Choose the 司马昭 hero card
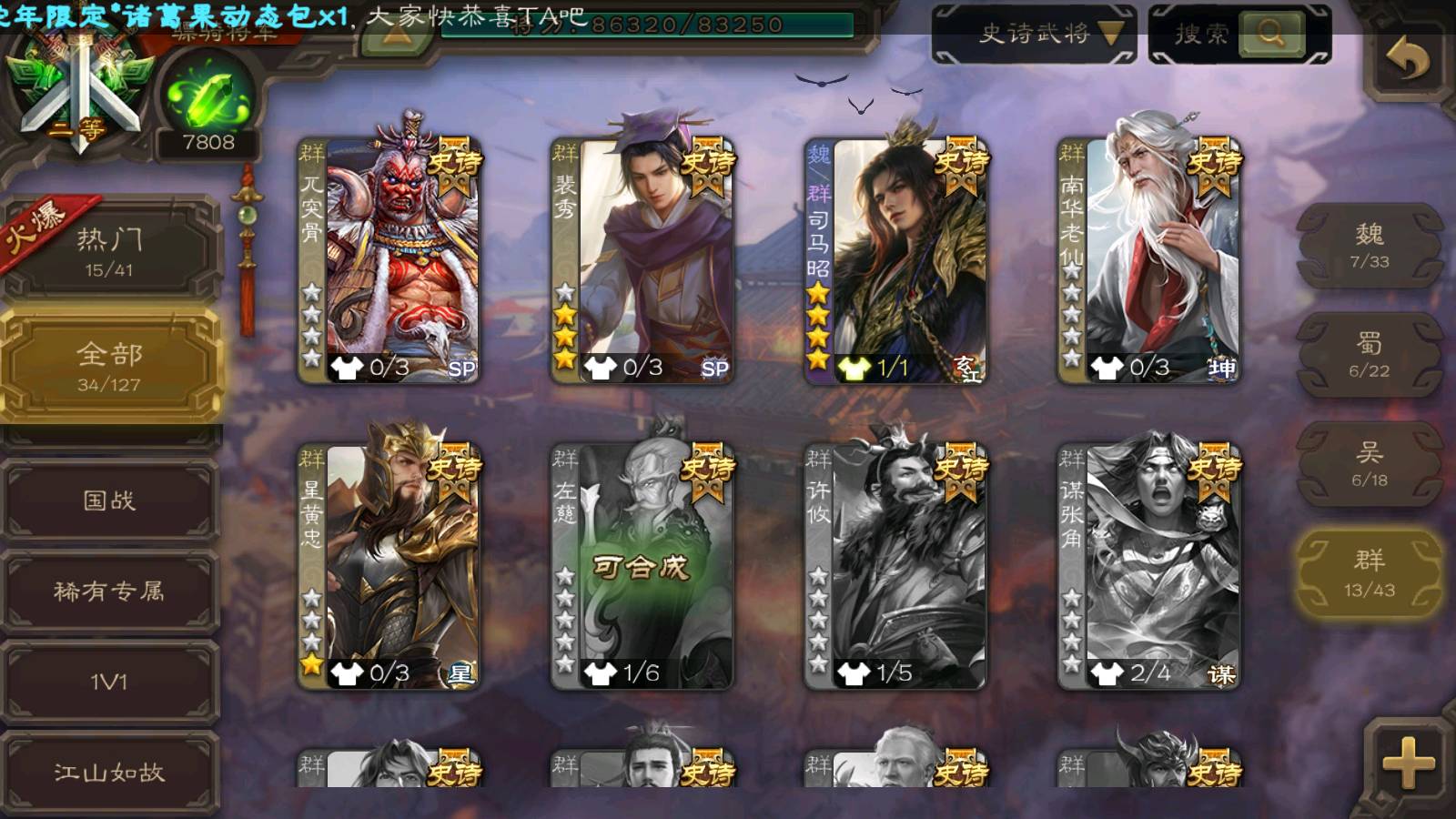 coord(896,259)
